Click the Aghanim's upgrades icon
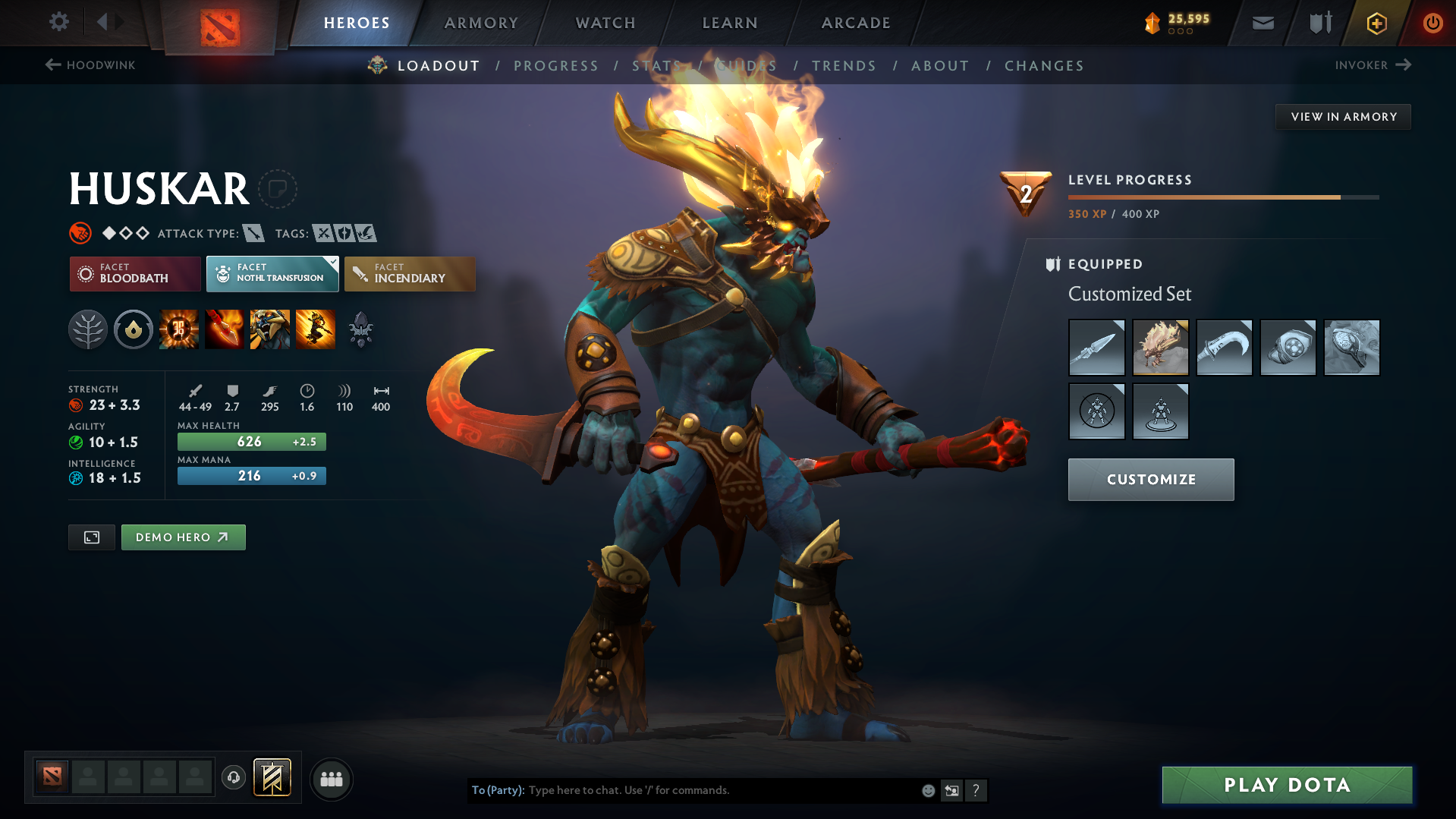The height and width of the screenshot is (819, 1456). click(x=361, y=329)
